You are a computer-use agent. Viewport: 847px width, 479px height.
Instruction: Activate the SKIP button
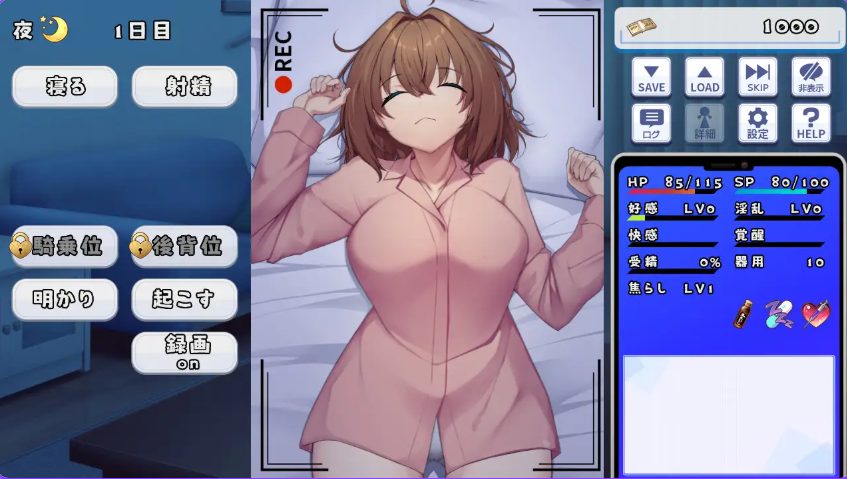click(x=758, y=77)
